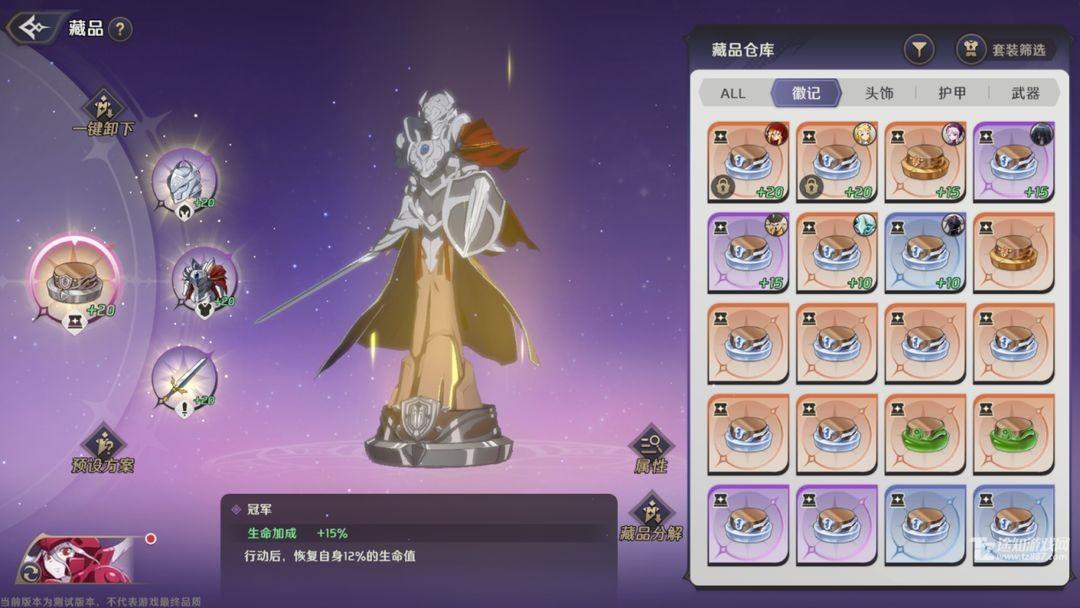Viewport: 1080px width, 608px height.
Task: Select the equipped sword weapon slot
Action: pyautogui.click(x=184, y=379)
